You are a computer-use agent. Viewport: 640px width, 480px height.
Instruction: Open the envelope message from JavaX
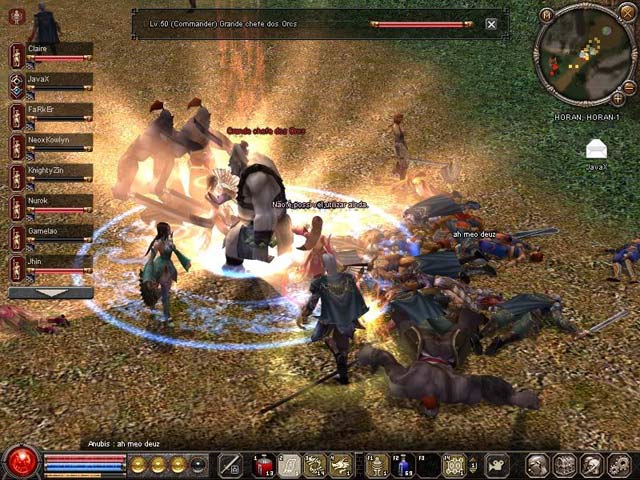coord(597,150)
